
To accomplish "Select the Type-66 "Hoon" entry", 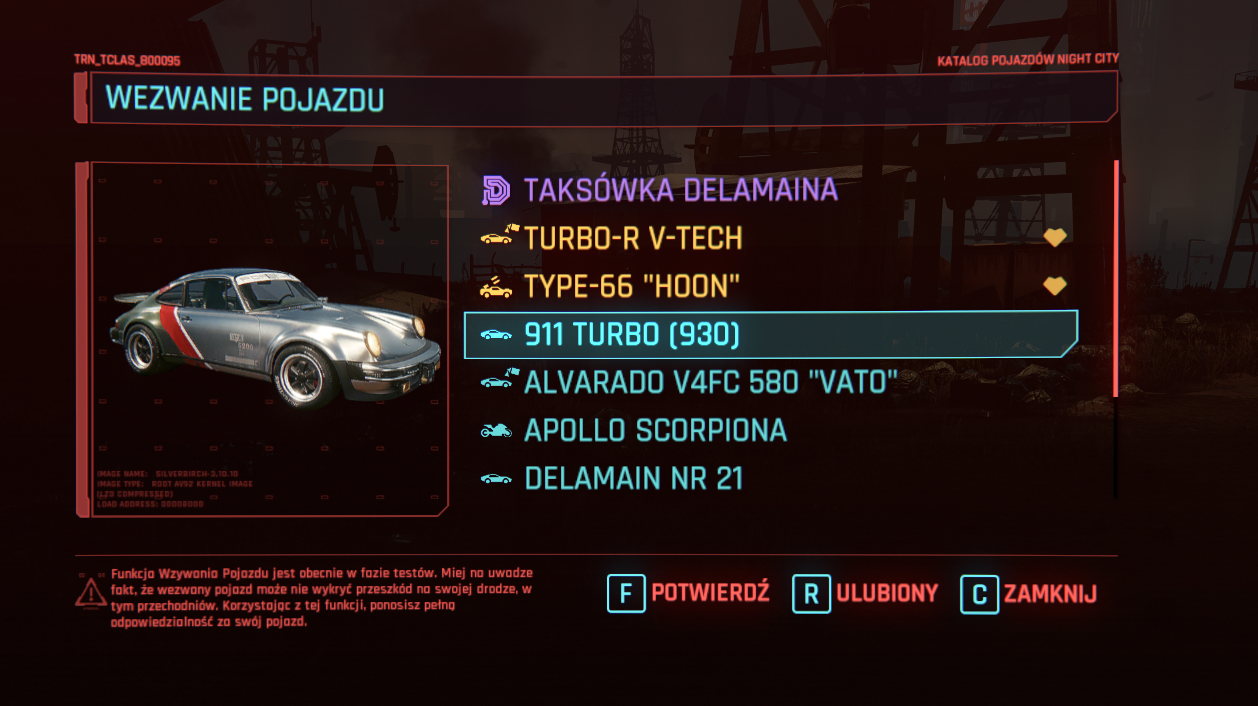I will (631, 287).
